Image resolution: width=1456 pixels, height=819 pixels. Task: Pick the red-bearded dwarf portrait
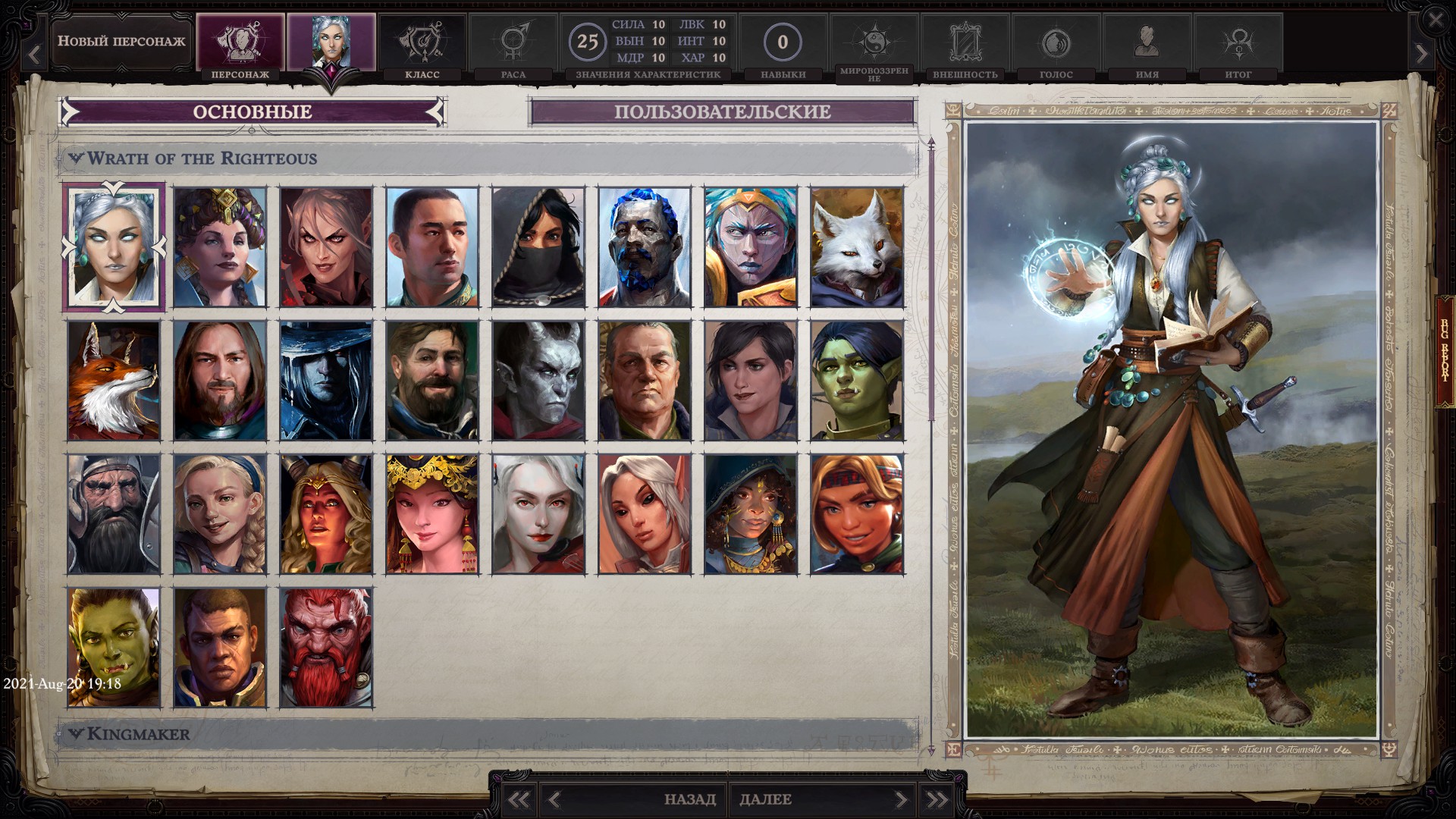click(326, 648)
